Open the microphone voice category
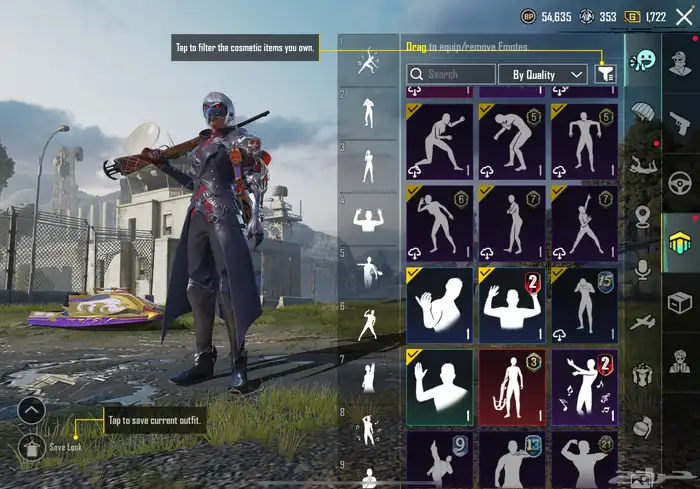This screenshot has height=489, width=700. point(643,268)
